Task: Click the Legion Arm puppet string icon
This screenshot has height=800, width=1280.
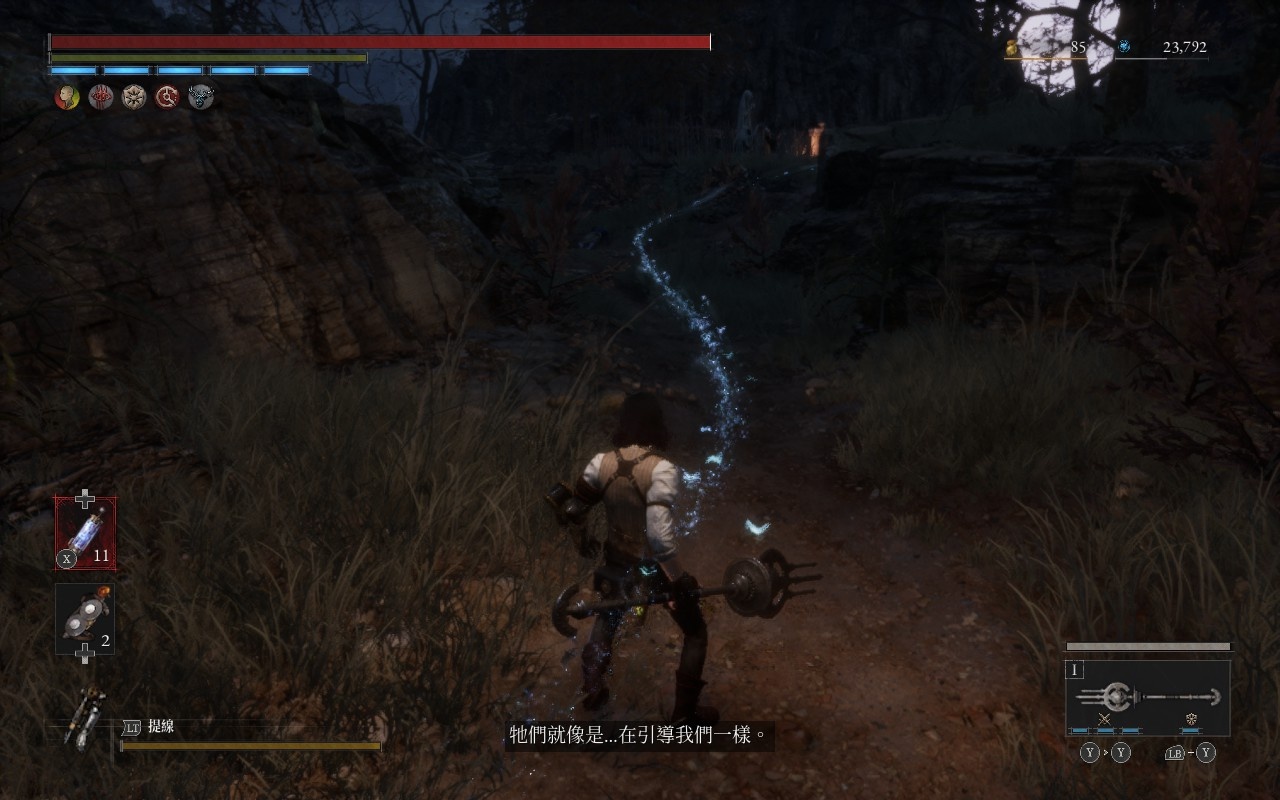Action: coord(85,717)
